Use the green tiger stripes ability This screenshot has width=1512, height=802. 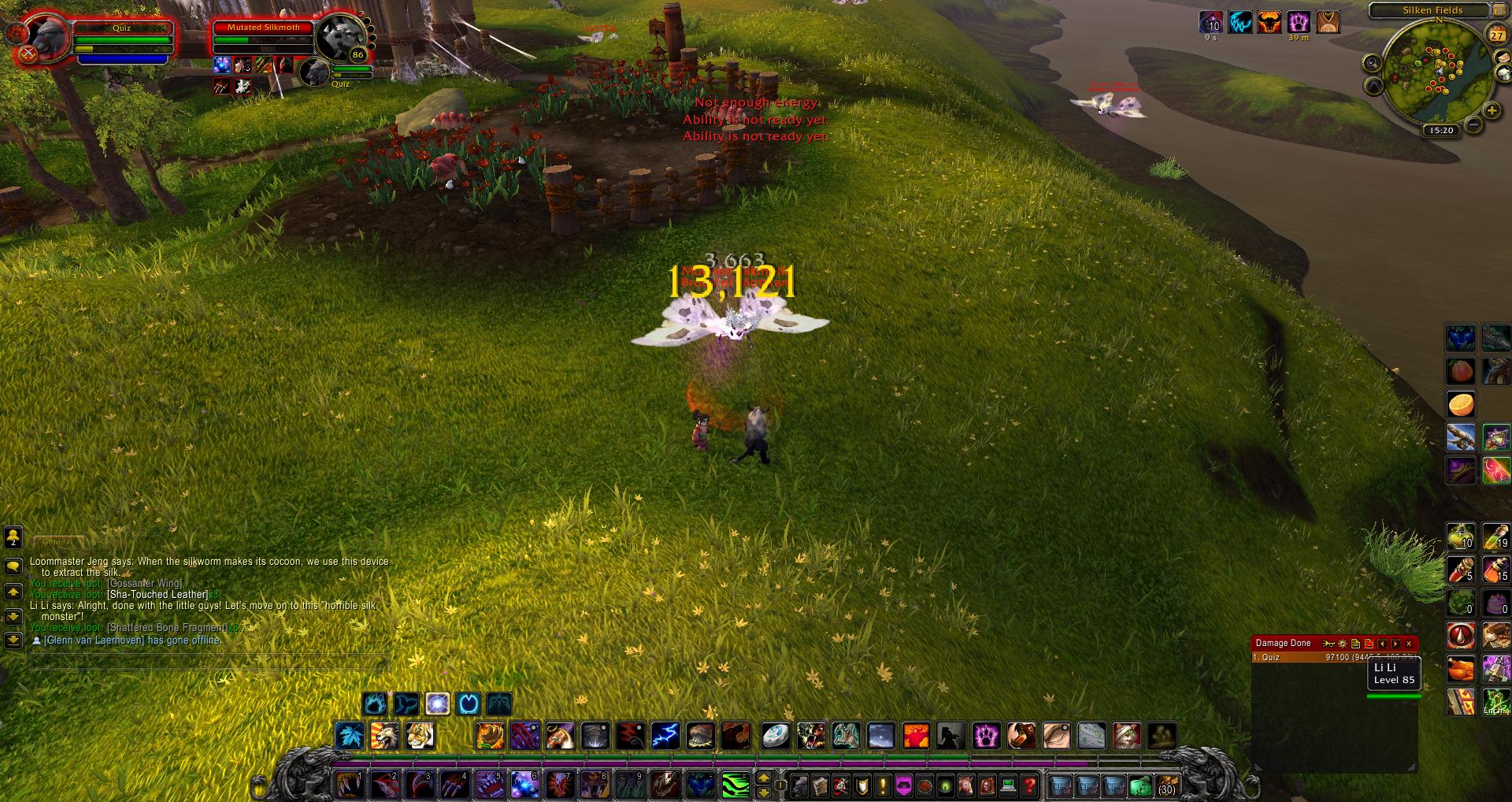736,785
